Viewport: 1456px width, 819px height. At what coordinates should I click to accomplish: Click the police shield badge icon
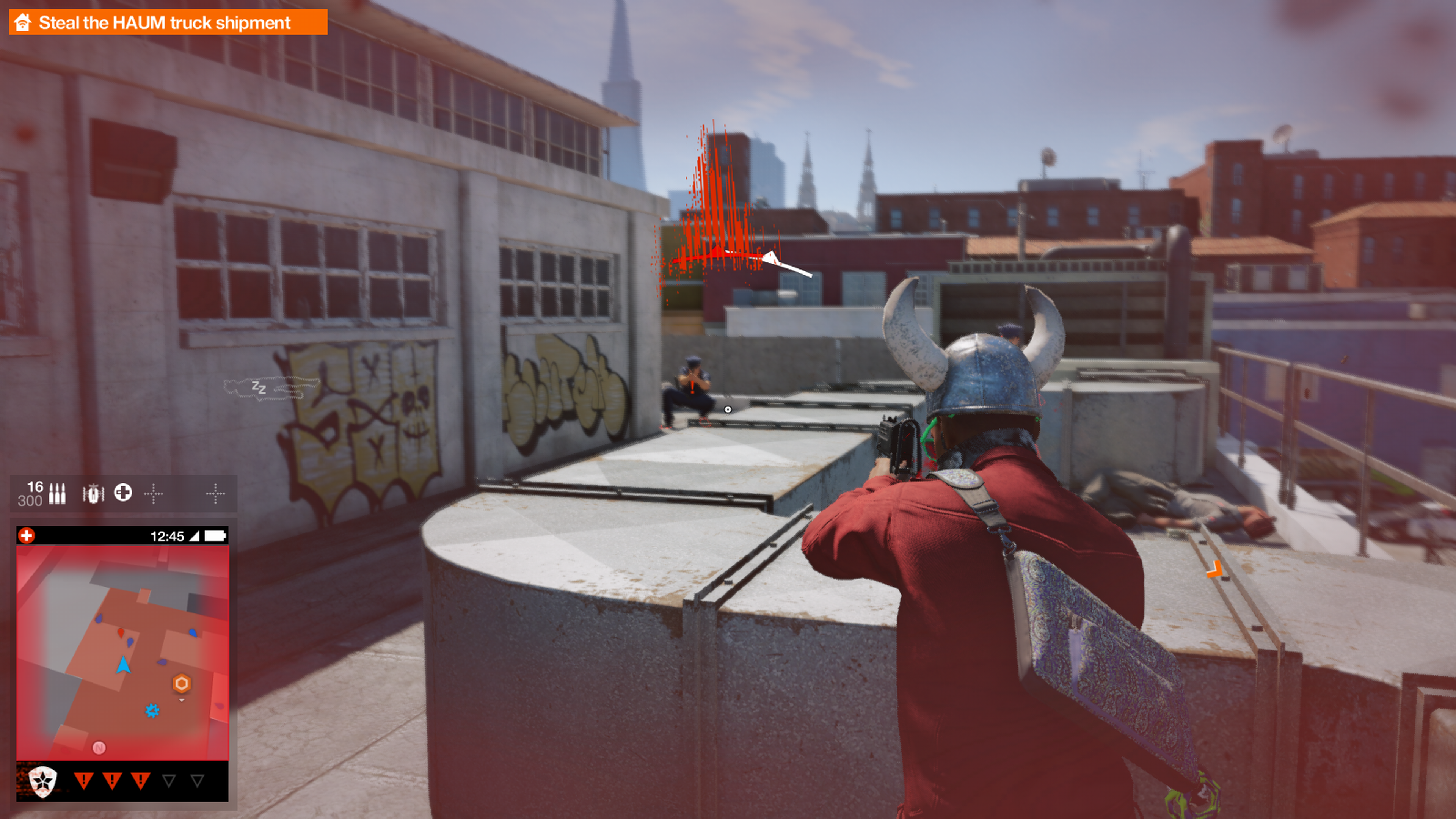coord(43,781)
